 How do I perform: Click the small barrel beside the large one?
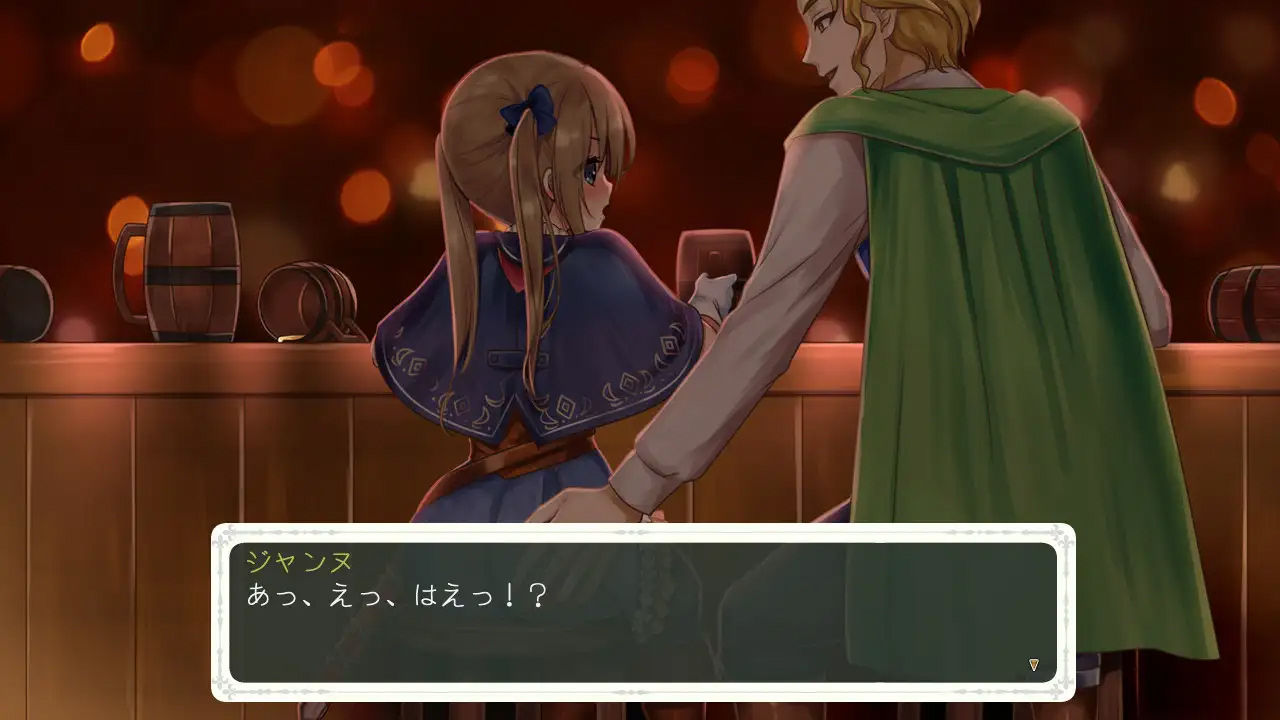tap(305, 300)
